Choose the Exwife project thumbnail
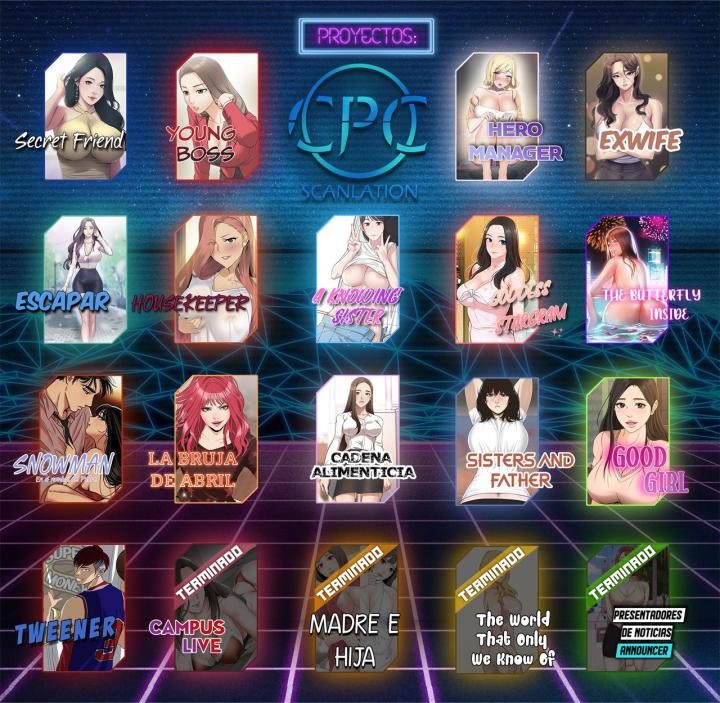The height and width of the screenshot is (703, 720). (x=626, y=116)
